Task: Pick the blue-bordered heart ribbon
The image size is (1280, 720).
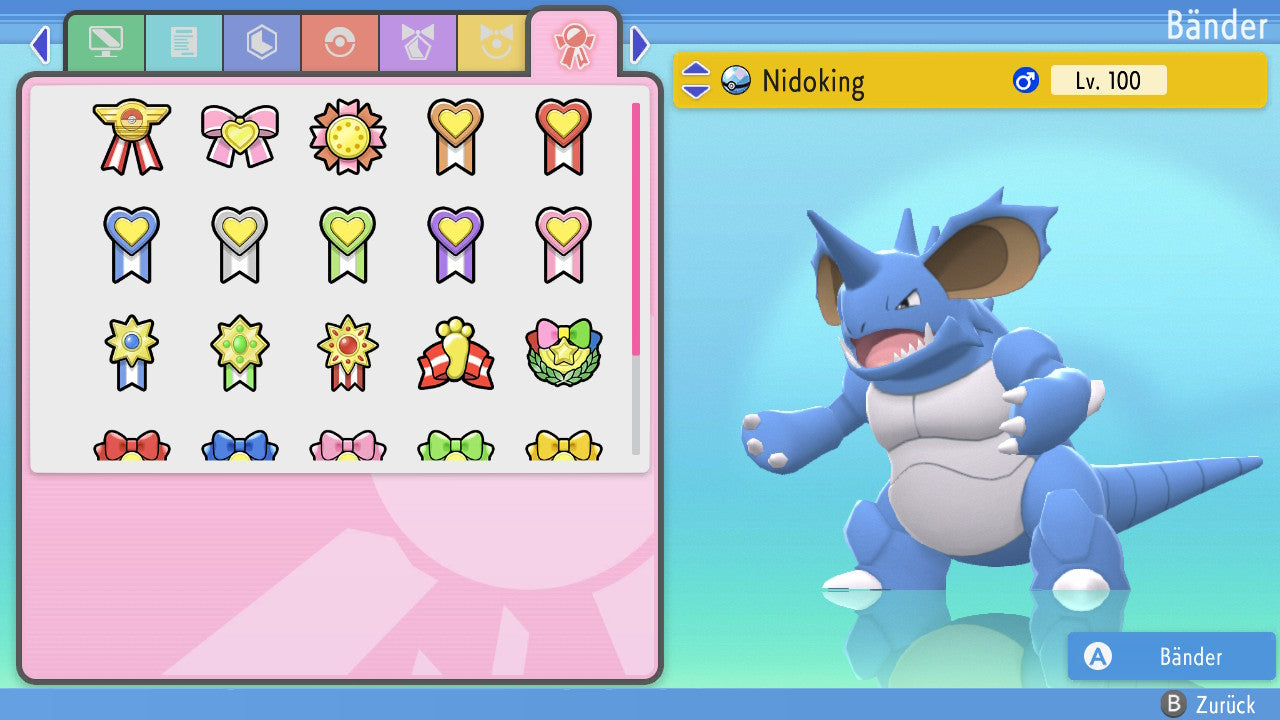Action: click(131, 244)
